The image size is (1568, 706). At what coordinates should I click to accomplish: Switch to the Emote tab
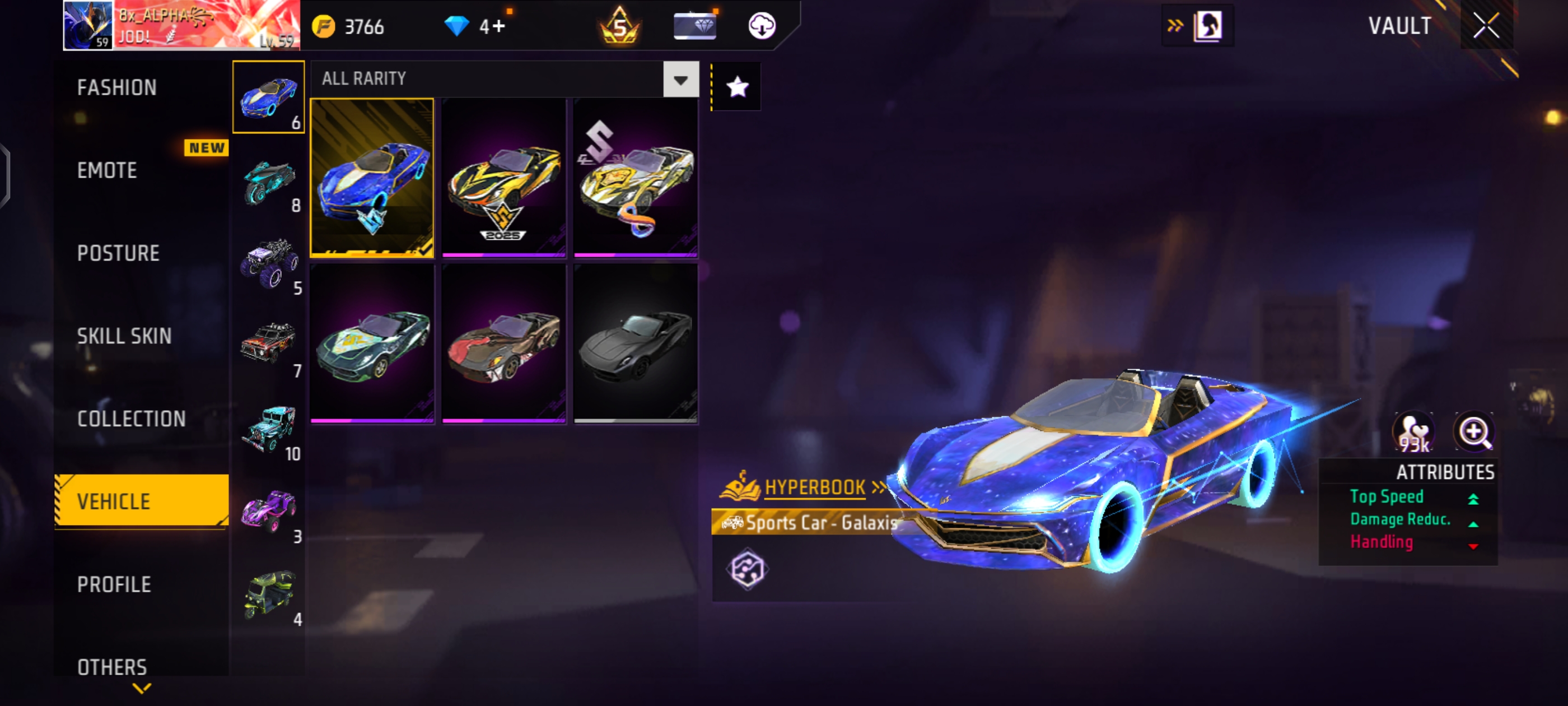(107, 170)
